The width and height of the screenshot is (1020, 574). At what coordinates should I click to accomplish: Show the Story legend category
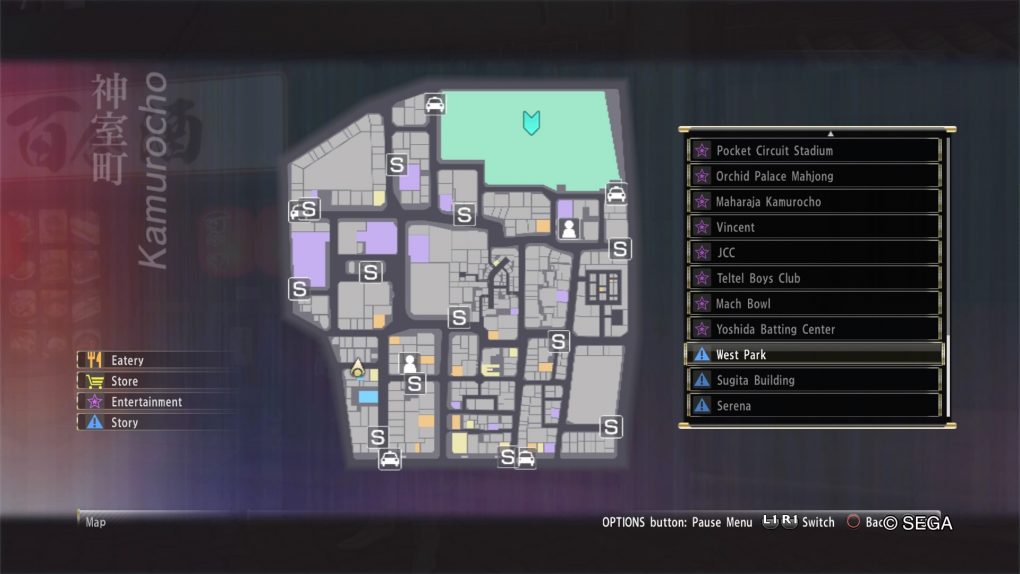(125, 423)
